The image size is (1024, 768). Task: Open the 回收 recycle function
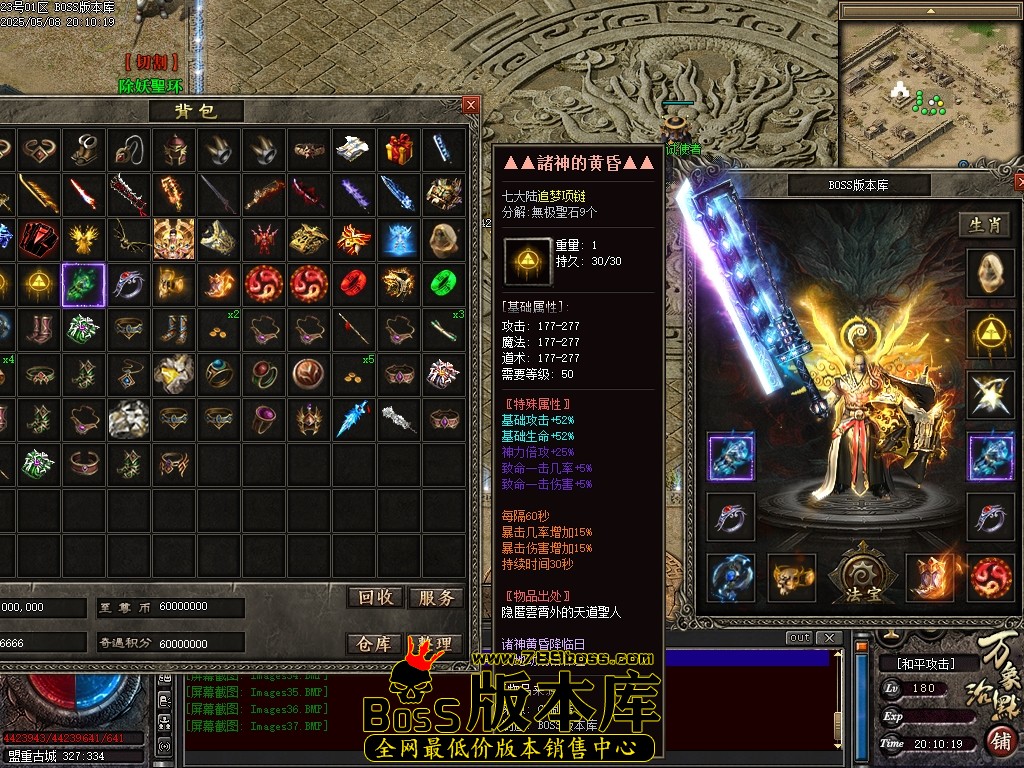click(x=376, y=597)
